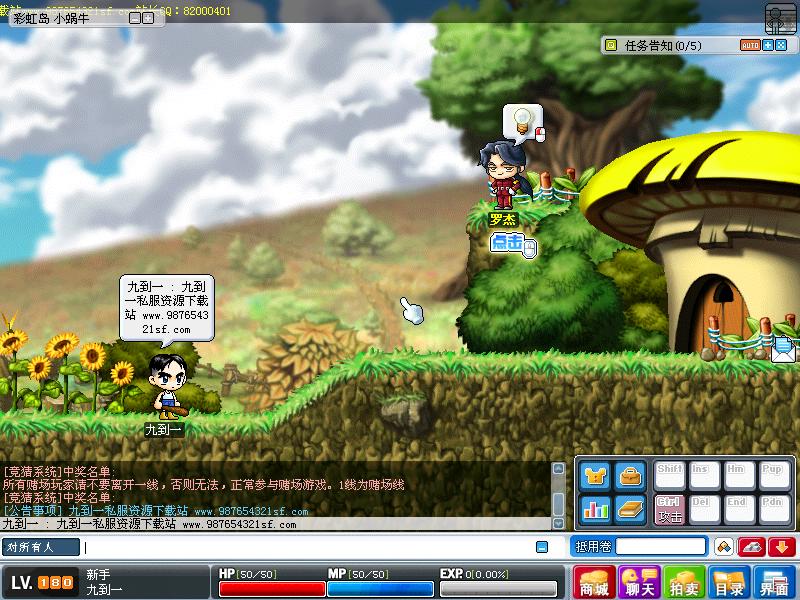Click the character portrait icon at top-right
Viewport: 800px width, 600px height.
(780, 19)
